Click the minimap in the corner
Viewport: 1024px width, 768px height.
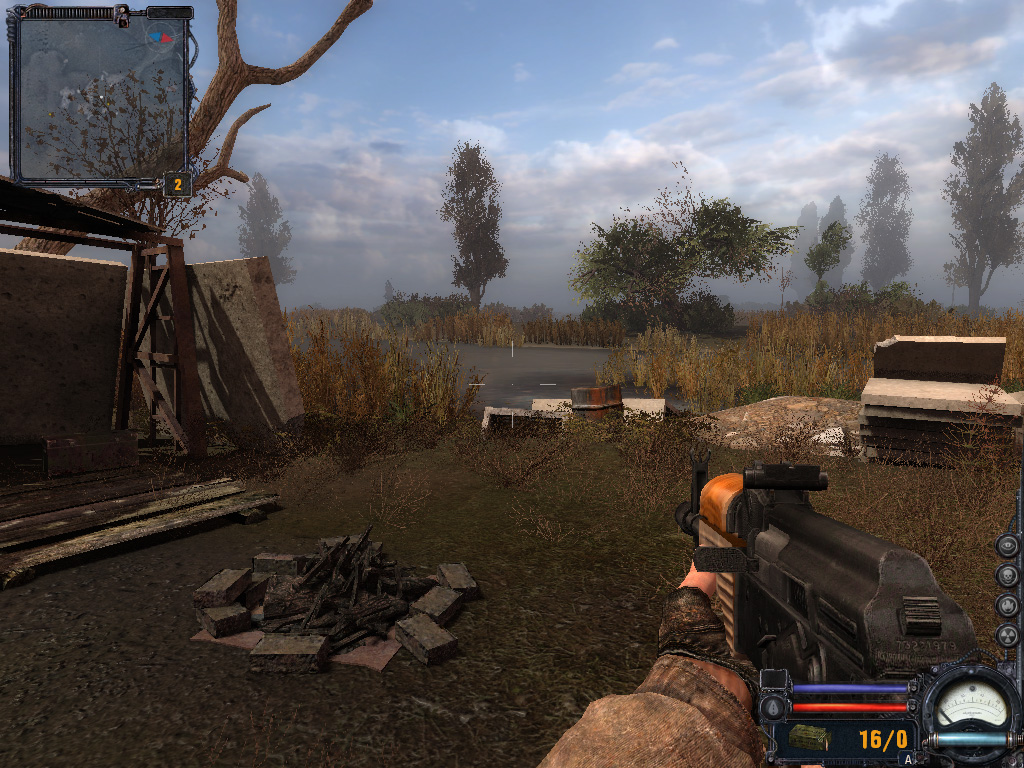point(100,98)
